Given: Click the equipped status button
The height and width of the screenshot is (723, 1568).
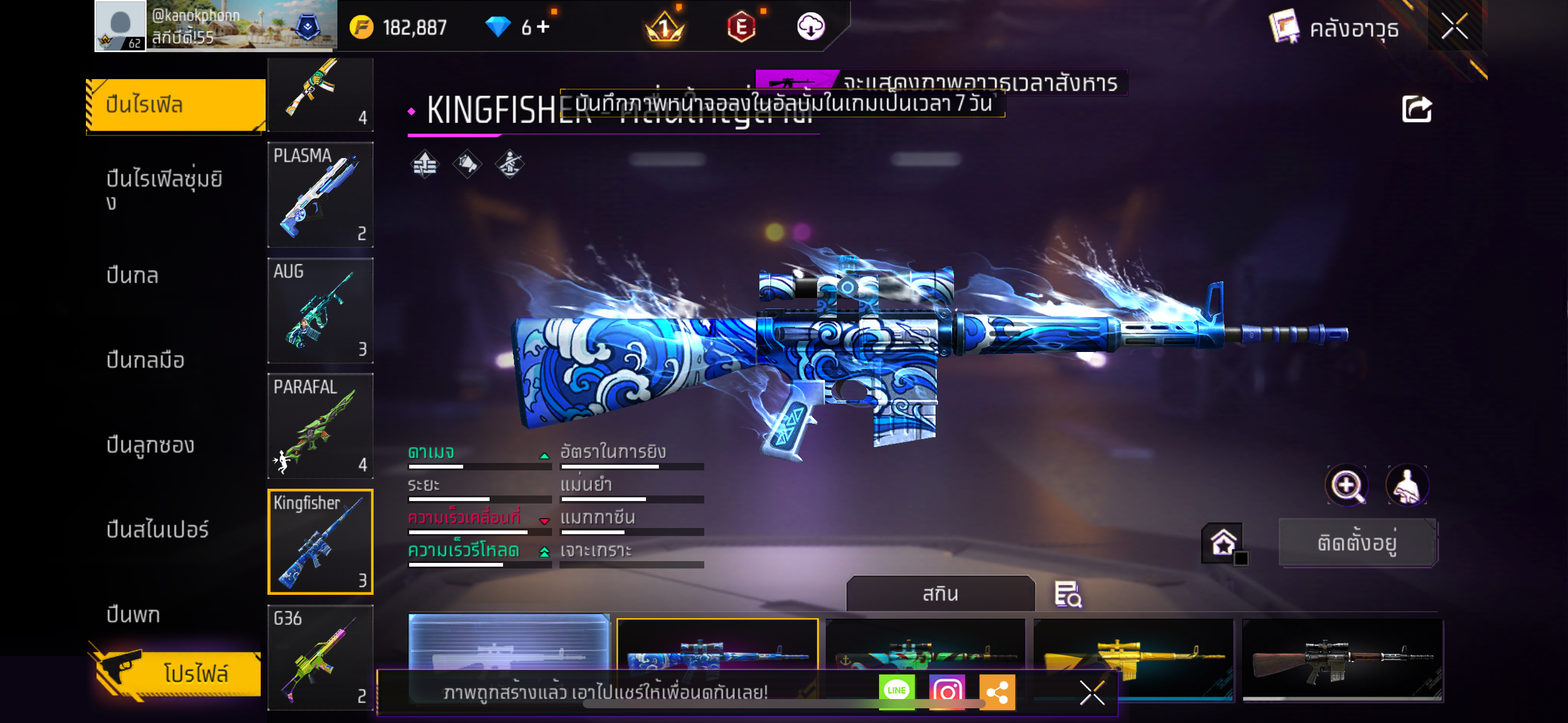Looking at the screenshot, I should tap(1357, 543).
